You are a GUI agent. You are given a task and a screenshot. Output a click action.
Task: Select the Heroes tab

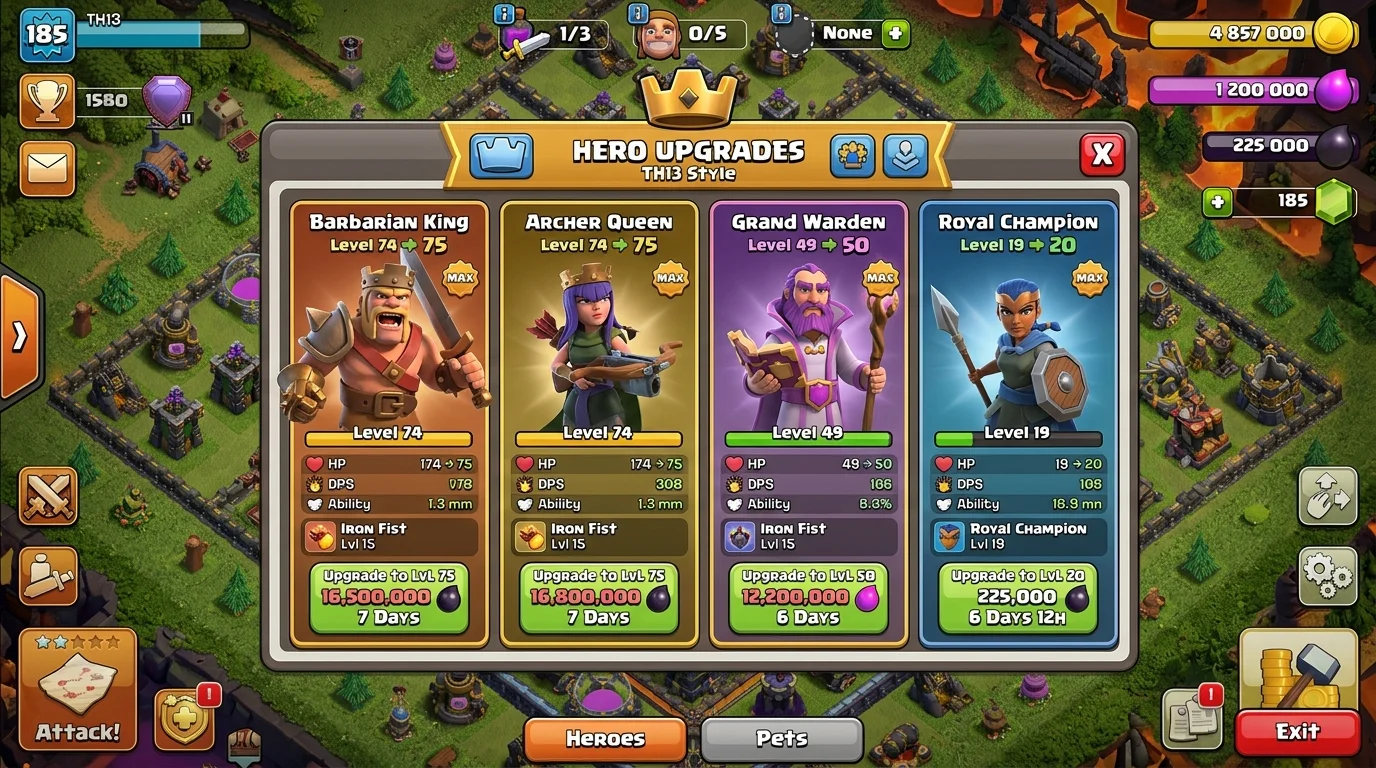click(604, 738)
